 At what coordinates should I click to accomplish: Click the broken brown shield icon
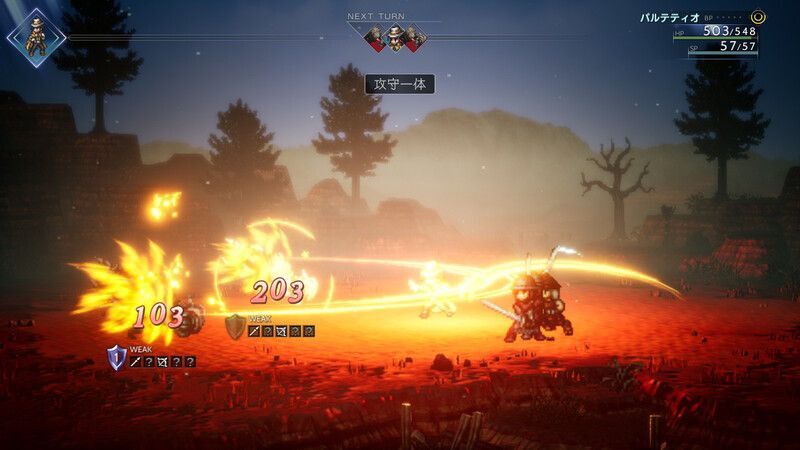click(234, 326)
